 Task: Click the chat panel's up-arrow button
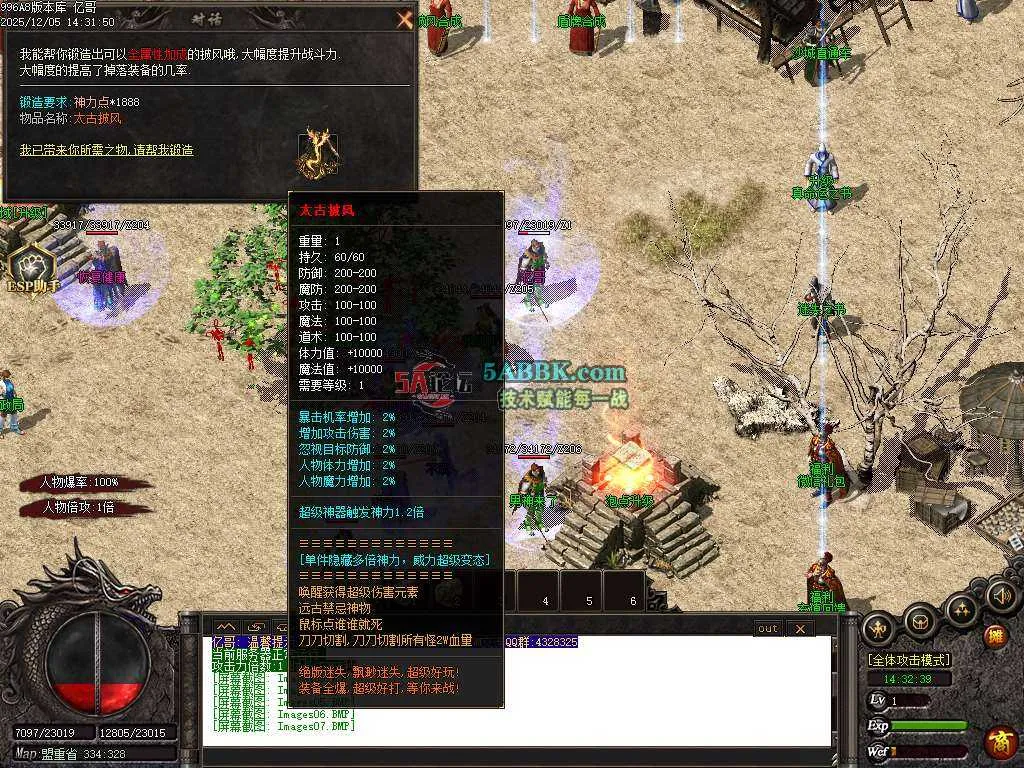click(x=226, y=628)
